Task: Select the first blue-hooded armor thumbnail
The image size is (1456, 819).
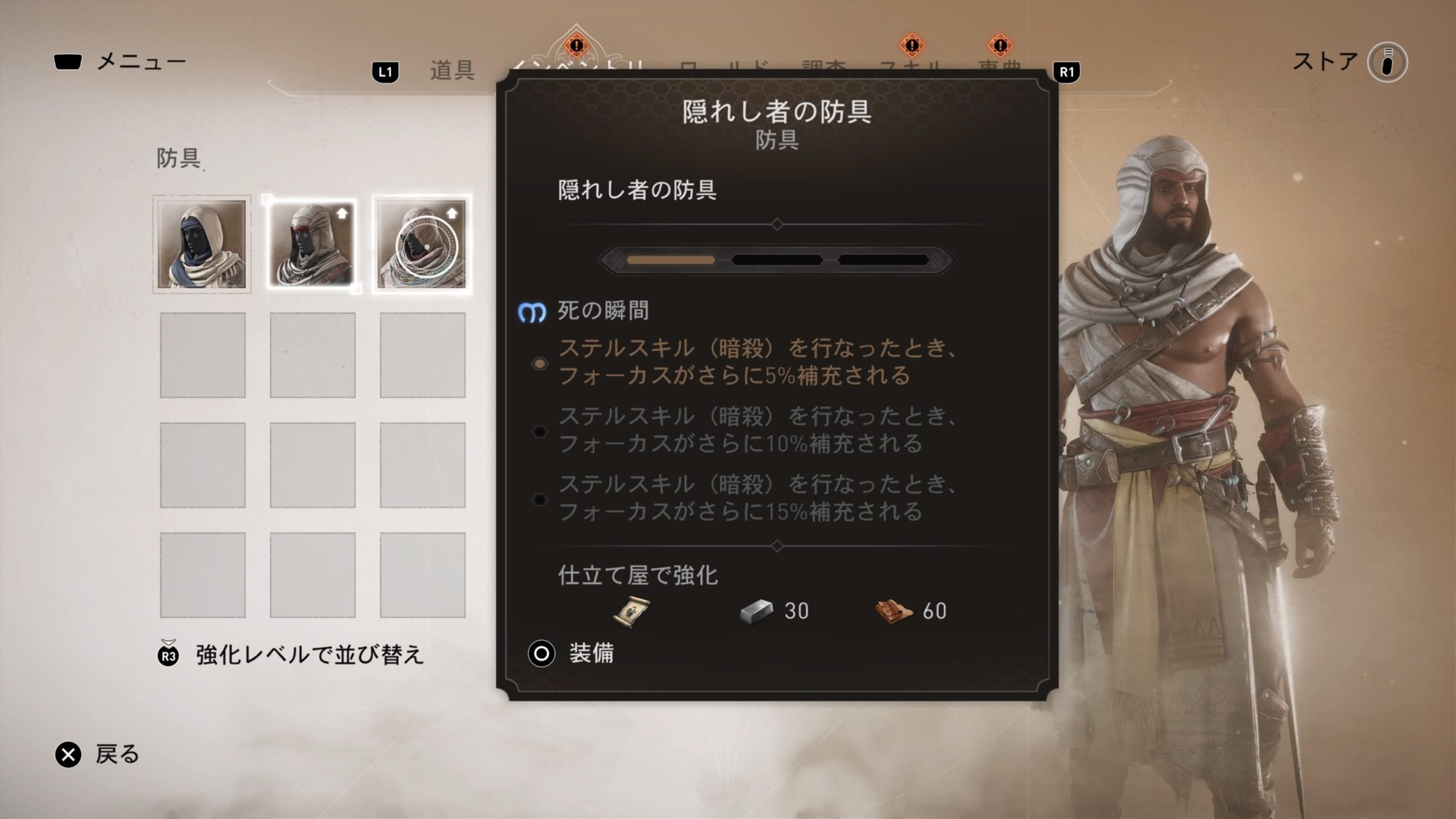Action: 202,243
